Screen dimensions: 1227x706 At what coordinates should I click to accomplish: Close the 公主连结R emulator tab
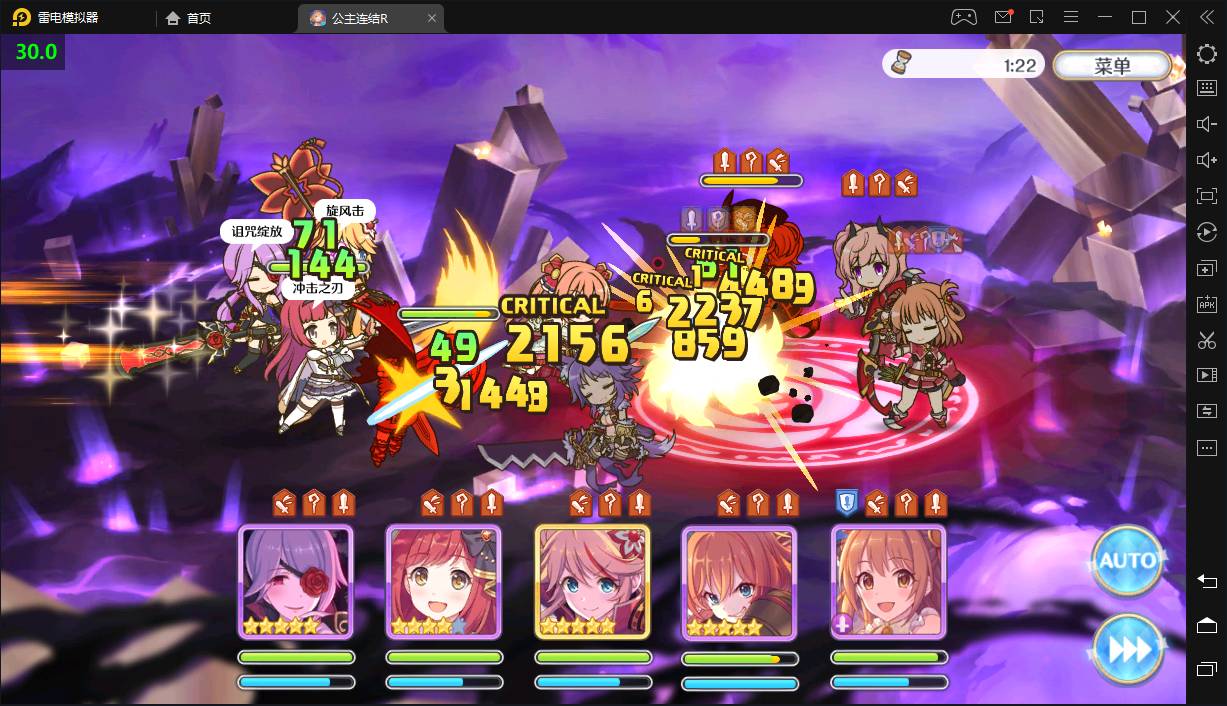tap(432, 18)
